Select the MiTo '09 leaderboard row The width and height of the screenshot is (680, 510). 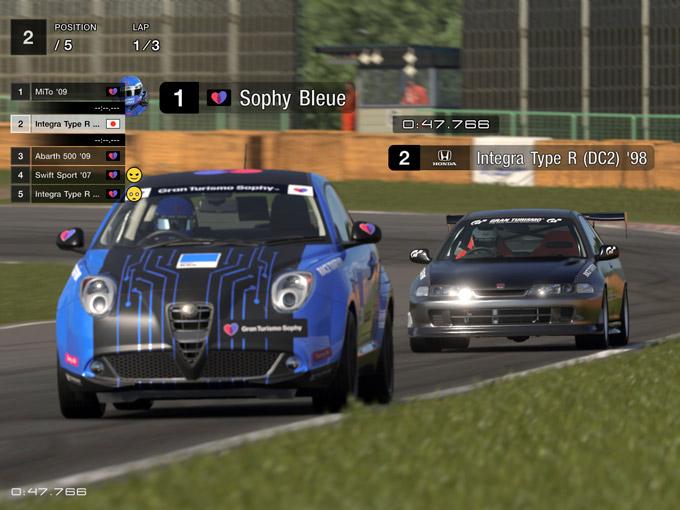(x=66, y=92)
